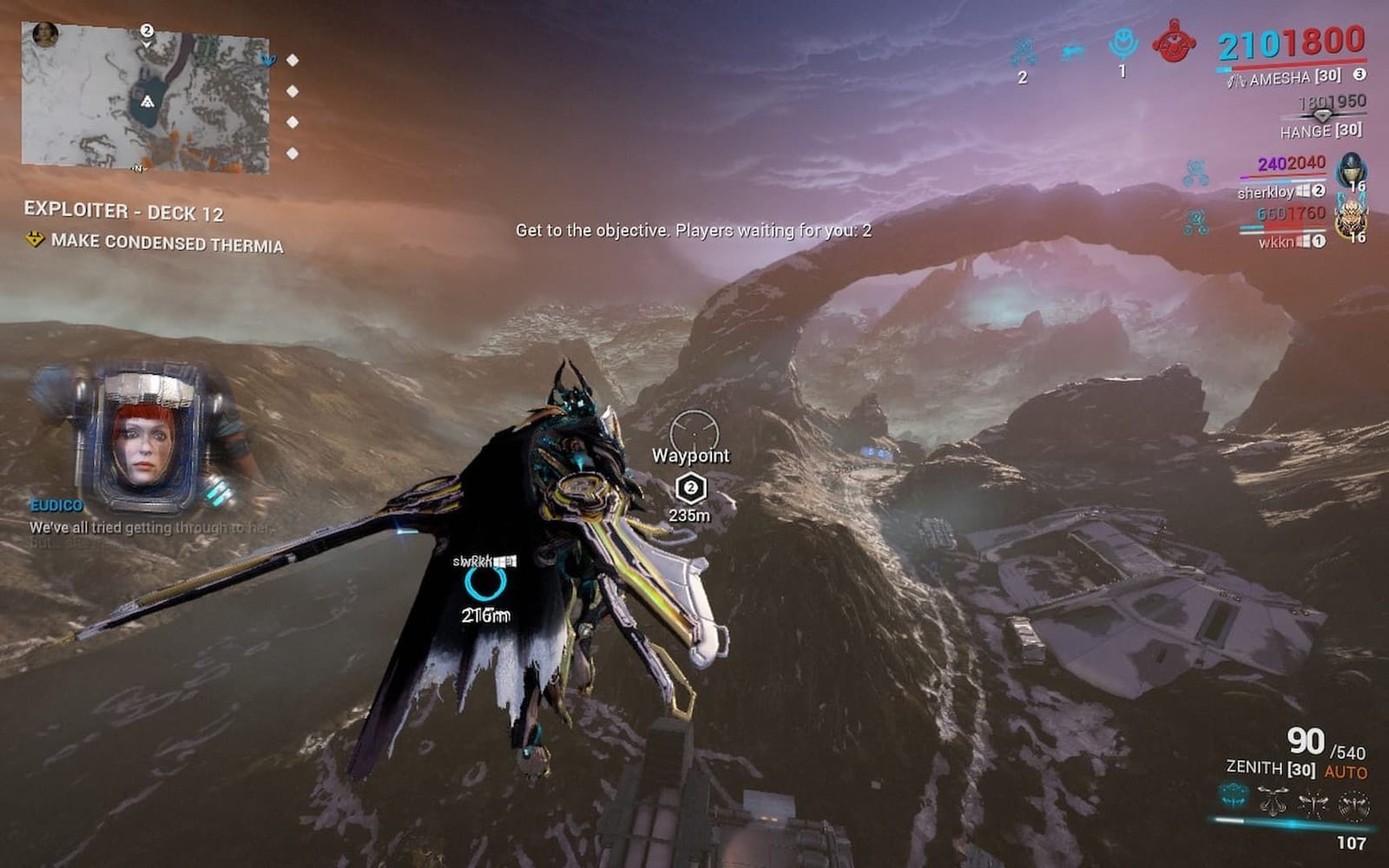The width and height of the screenshot is (1389, 868).
Task: Activate the second Amesha ability icon
Action: (x=1271, y=799)
